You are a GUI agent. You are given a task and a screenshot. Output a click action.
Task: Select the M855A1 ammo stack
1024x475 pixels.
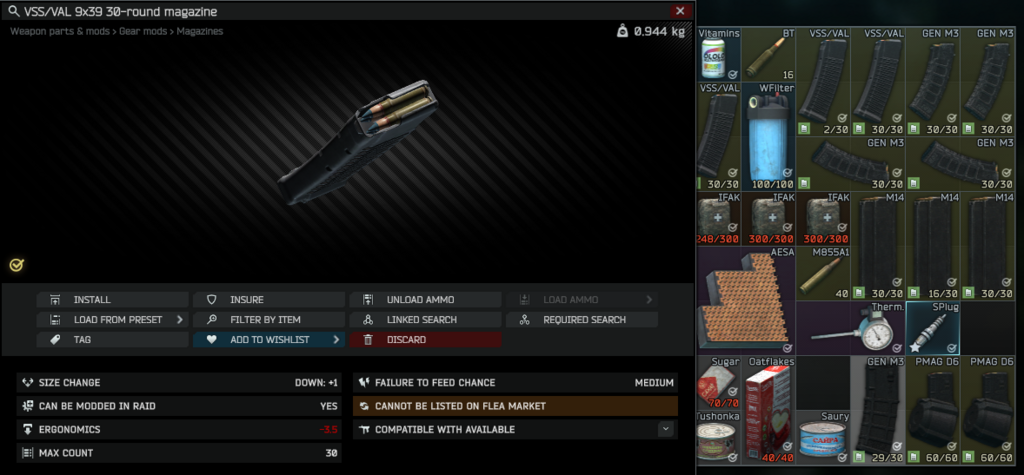[x=823, y=273]
